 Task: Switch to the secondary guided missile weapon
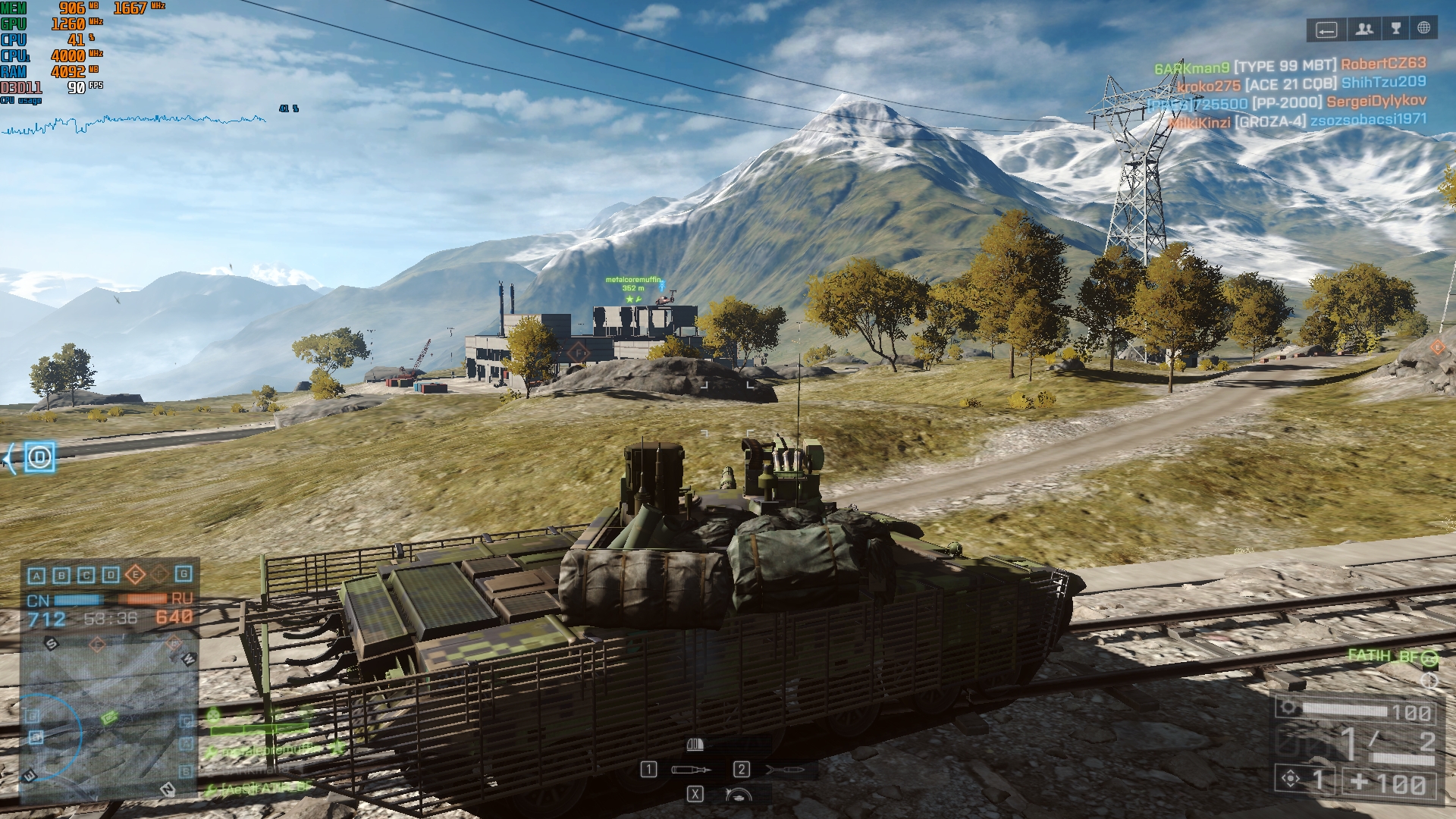[x=785, y=770]
